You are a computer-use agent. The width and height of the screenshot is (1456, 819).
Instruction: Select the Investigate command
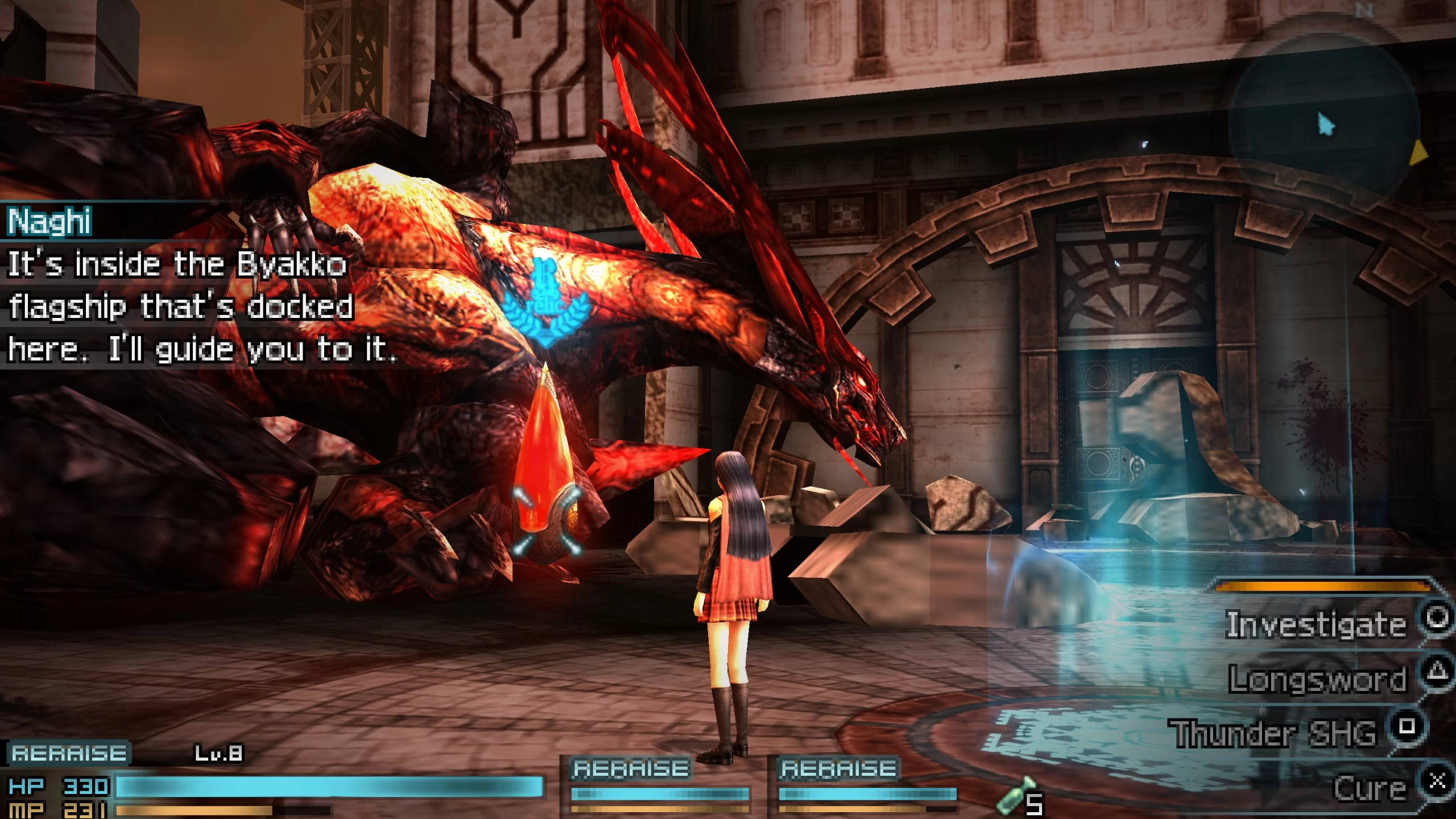click(1316, 624)
